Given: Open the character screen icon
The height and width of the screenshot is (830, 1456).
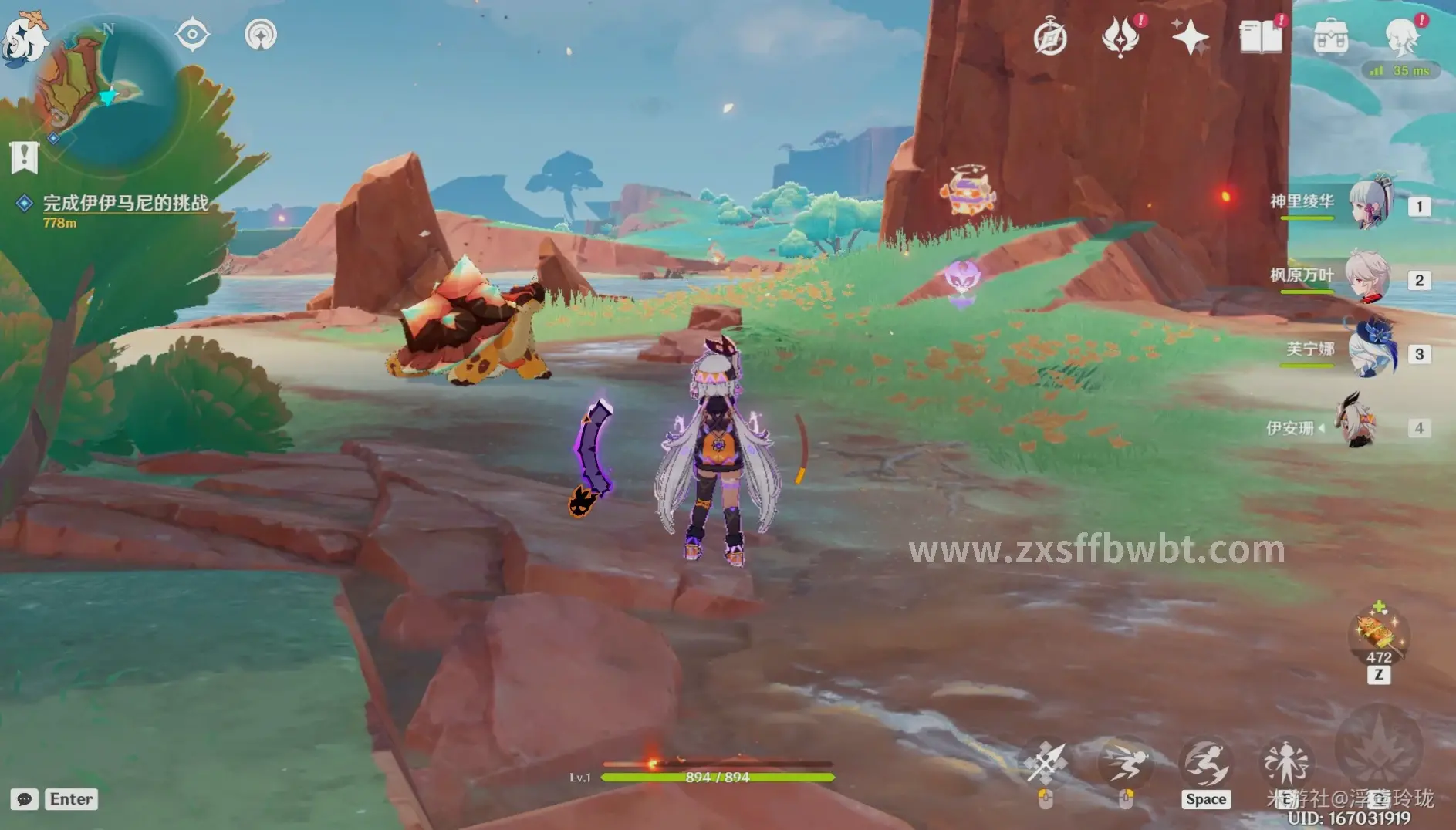Looking at the screenshot, I should tap(1400, 36).
